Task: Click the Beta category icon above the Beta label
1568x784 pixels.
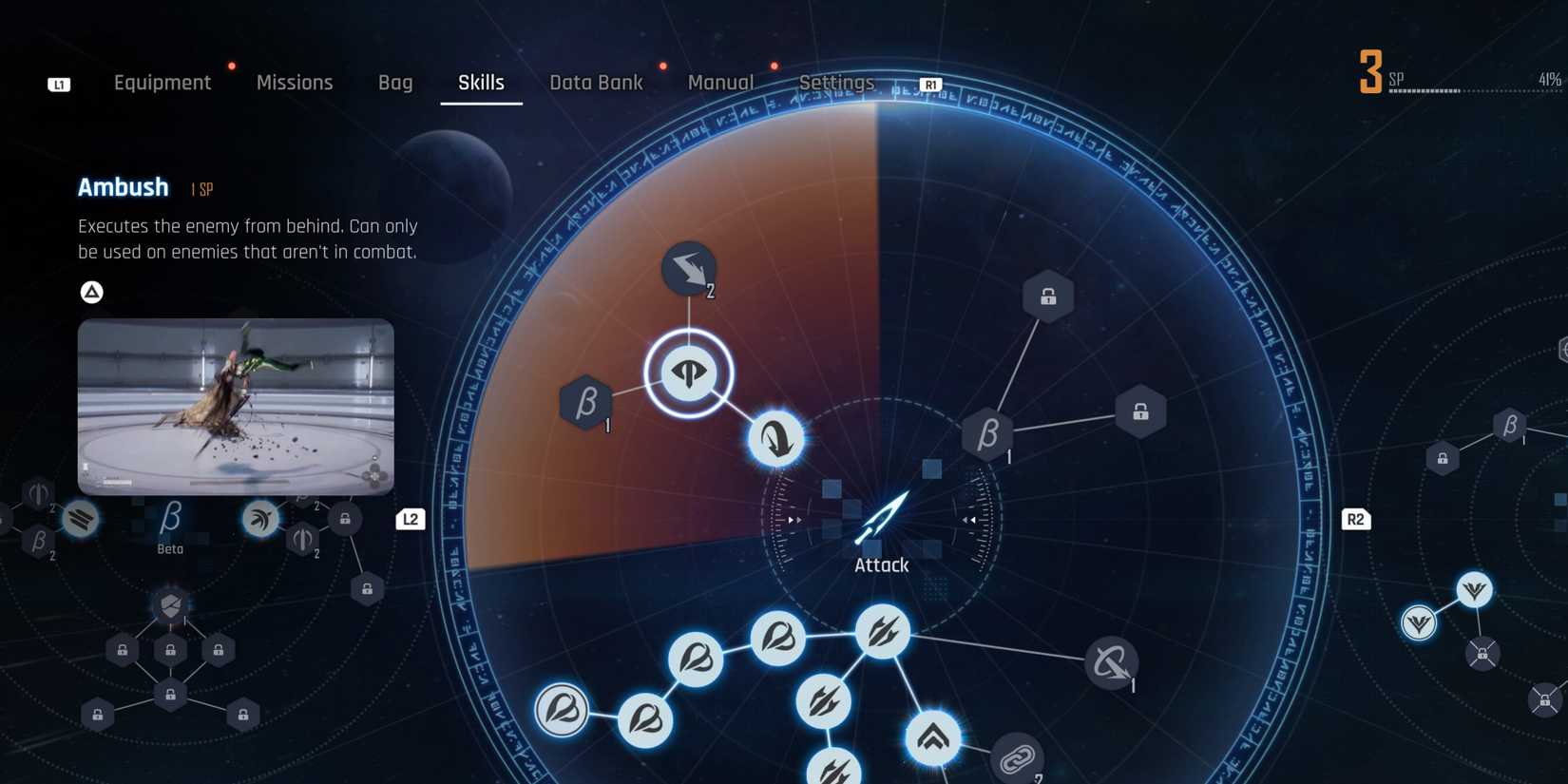Action: click(x=169, y=516)
